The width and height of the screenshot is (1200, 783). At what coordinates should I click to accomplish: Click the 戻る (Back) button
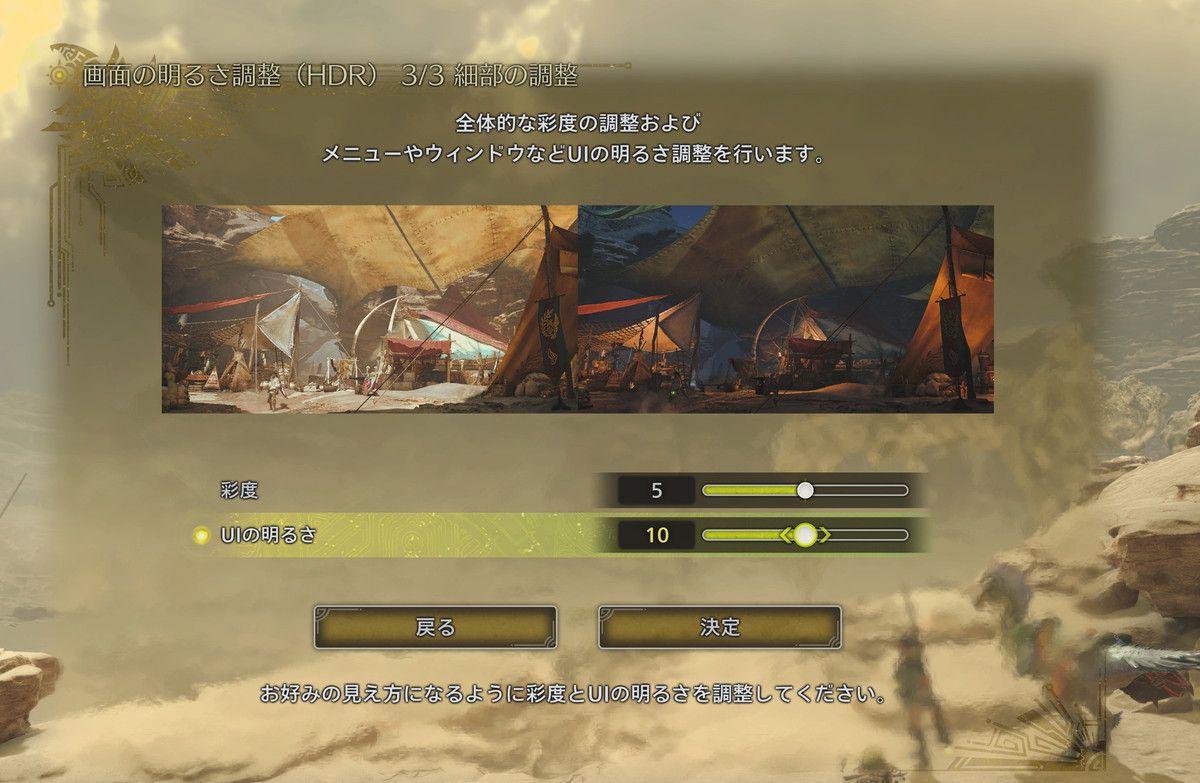pos(435,627)
